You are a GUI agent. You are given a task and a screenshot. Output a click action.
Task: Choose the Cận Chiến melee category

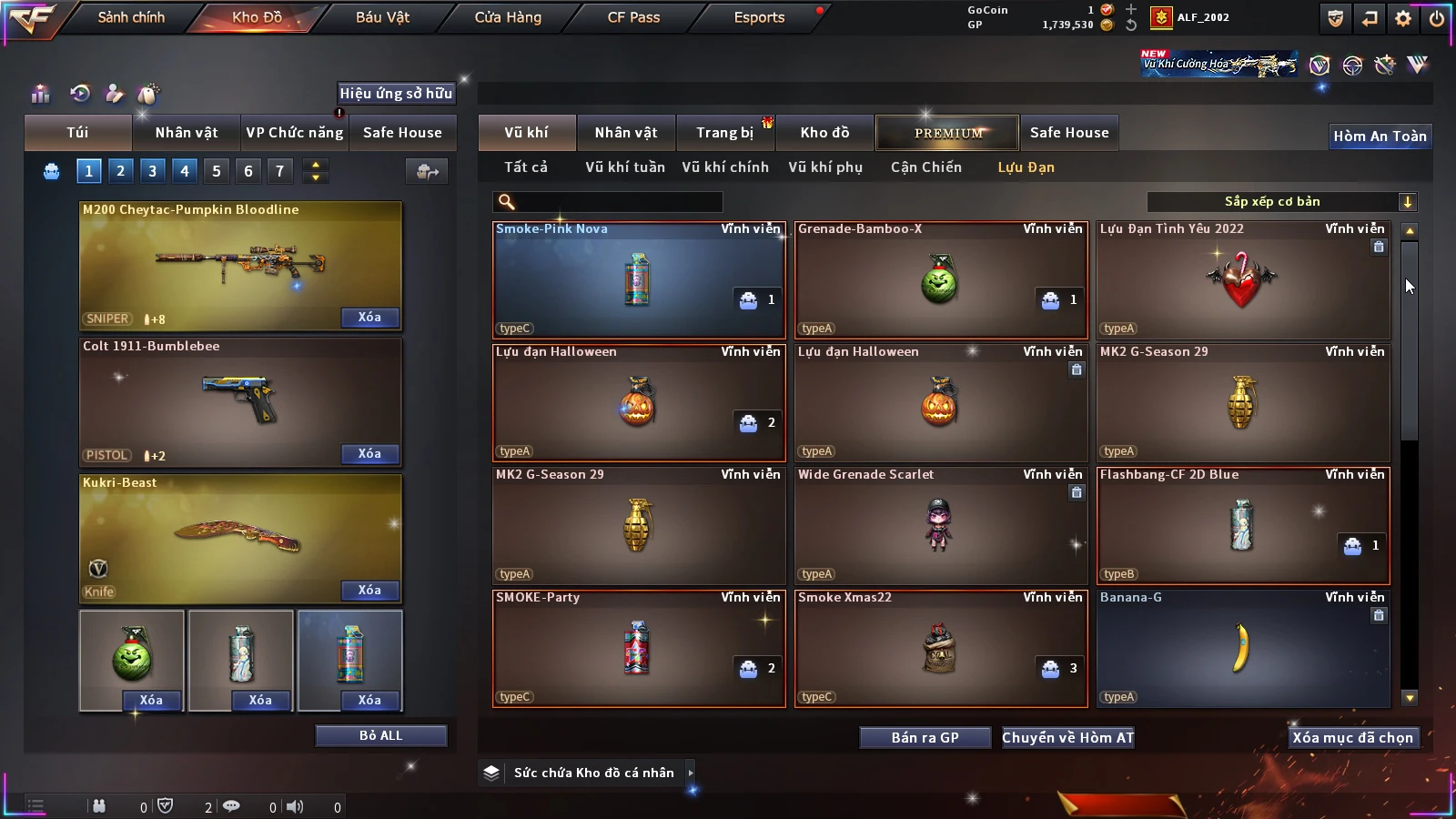(925, 167)
